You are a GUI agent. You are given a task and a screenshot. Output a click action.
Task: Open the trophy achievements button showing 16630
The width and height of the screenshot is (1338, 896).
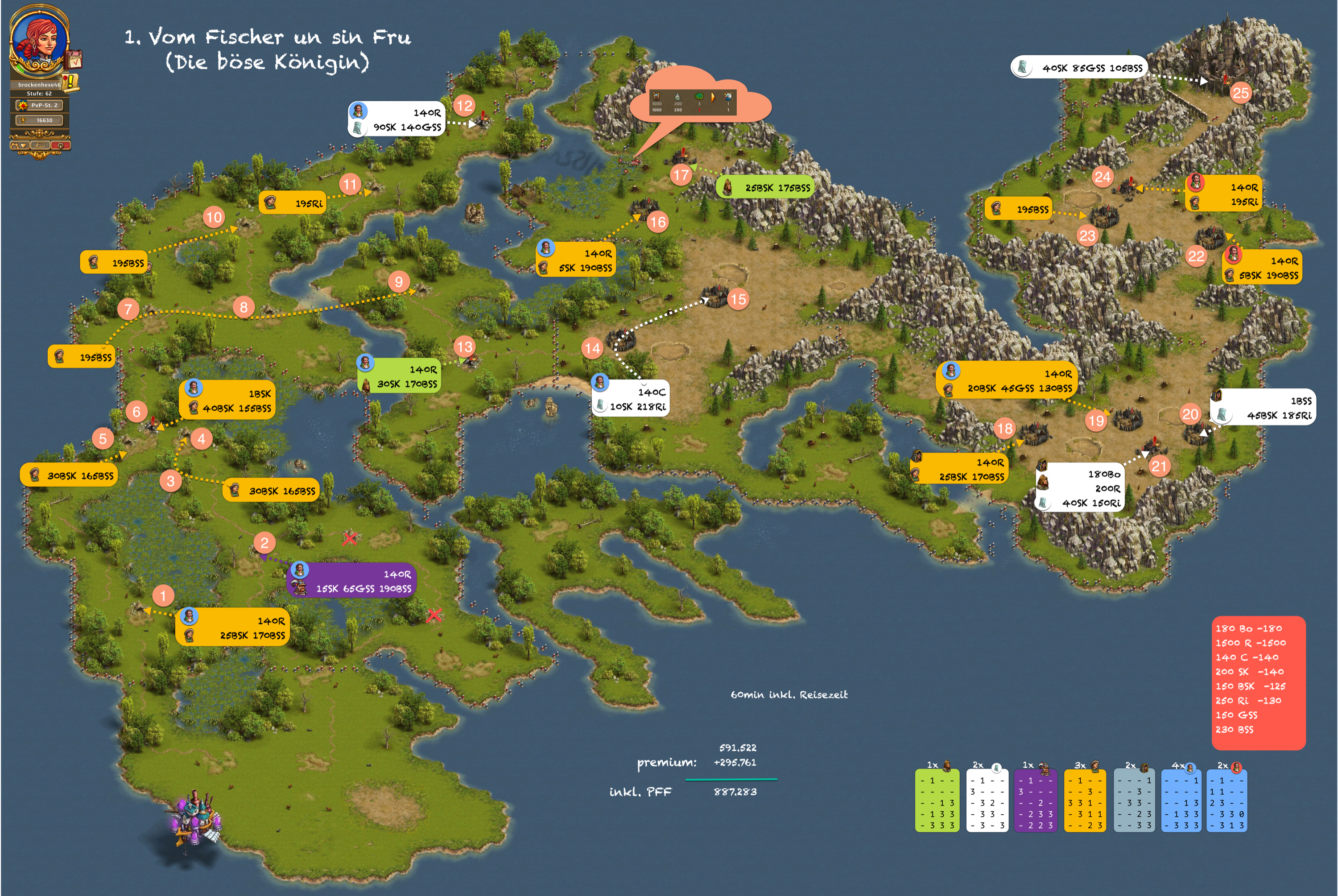pyautogui.click(x=39, y=120)
